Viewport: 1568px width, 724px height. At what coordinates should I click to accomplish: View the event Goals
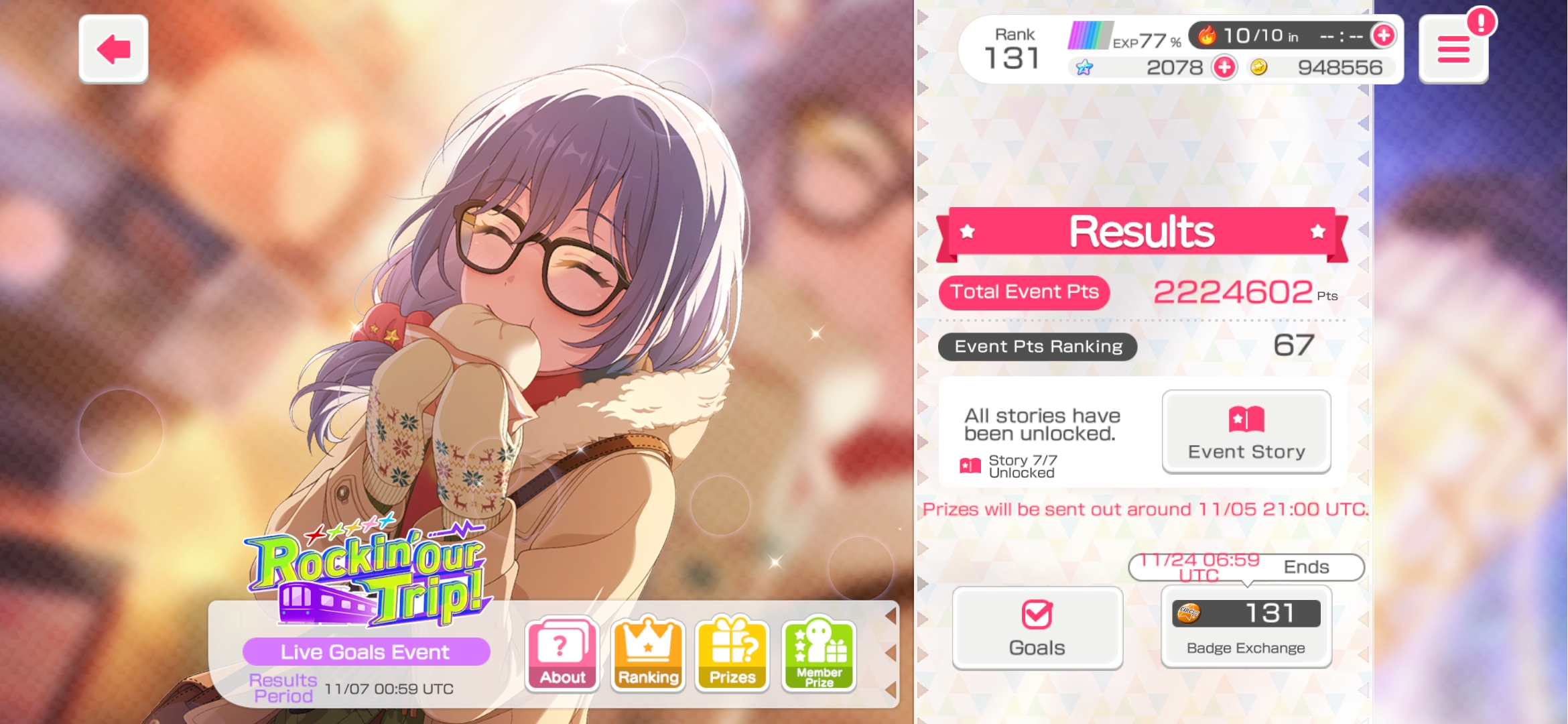click(x=1037, y=627)
